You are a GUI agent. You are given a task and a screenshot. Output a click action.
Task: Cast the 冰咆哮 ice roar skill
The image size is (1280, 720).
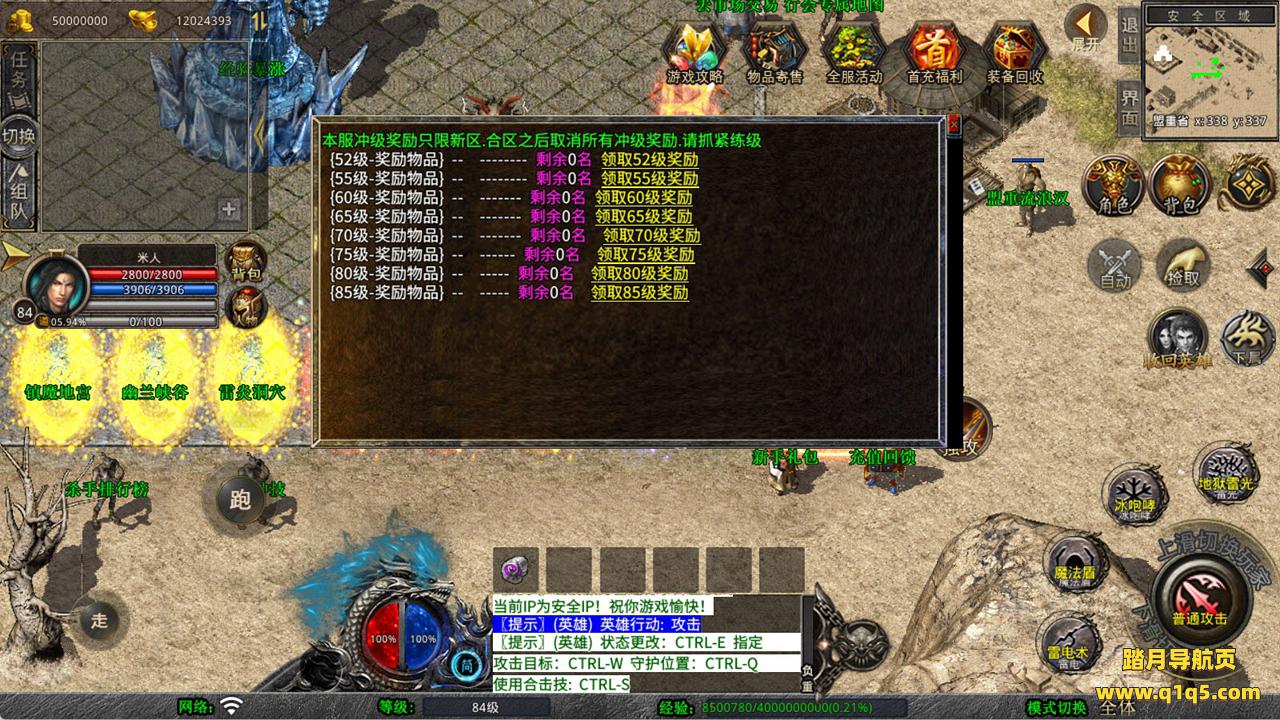tap(1135, 494)
